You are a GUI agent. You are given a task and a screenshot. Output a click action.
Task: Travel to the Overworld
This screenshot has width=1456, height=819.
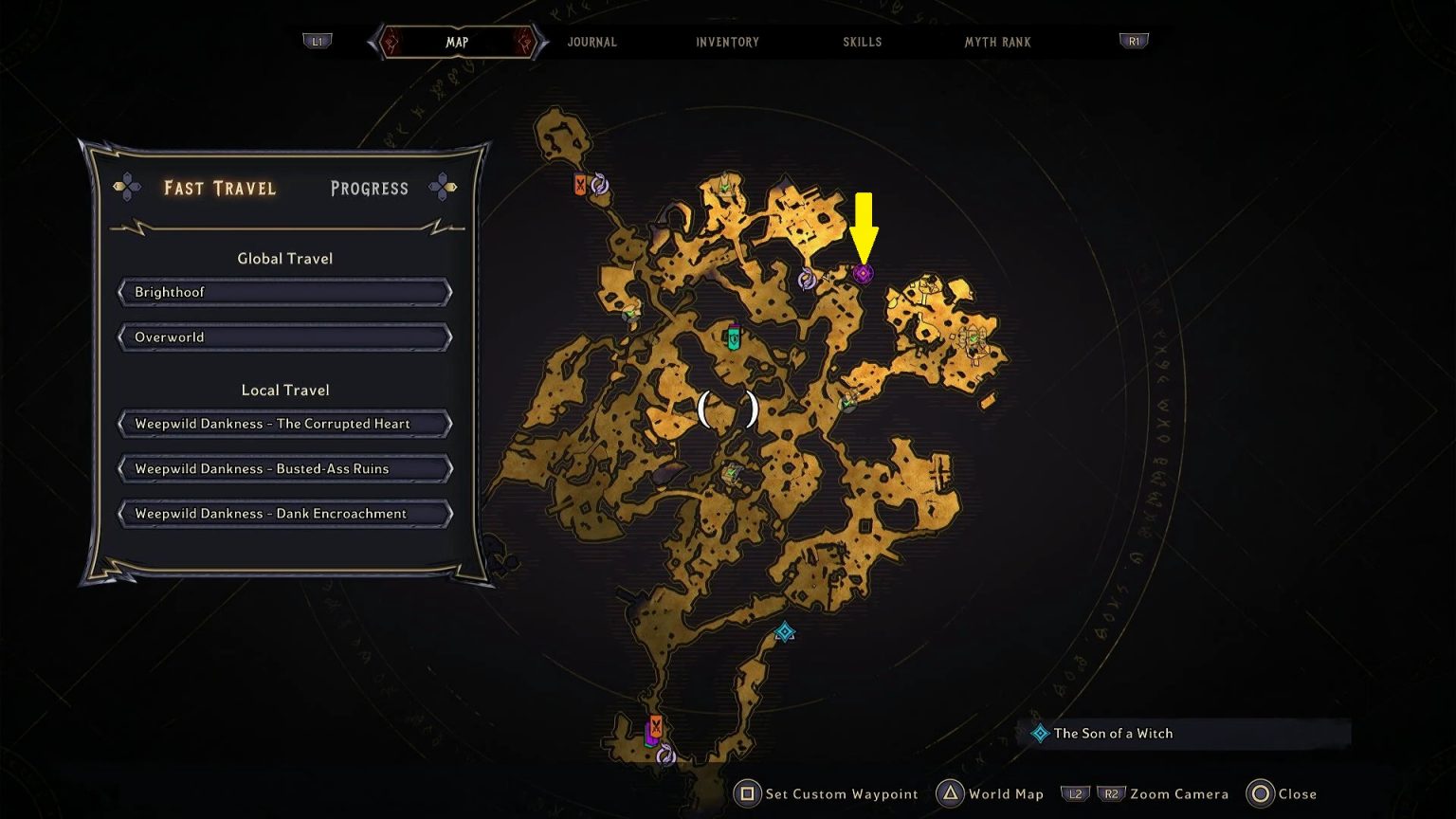tap(284, 337)
